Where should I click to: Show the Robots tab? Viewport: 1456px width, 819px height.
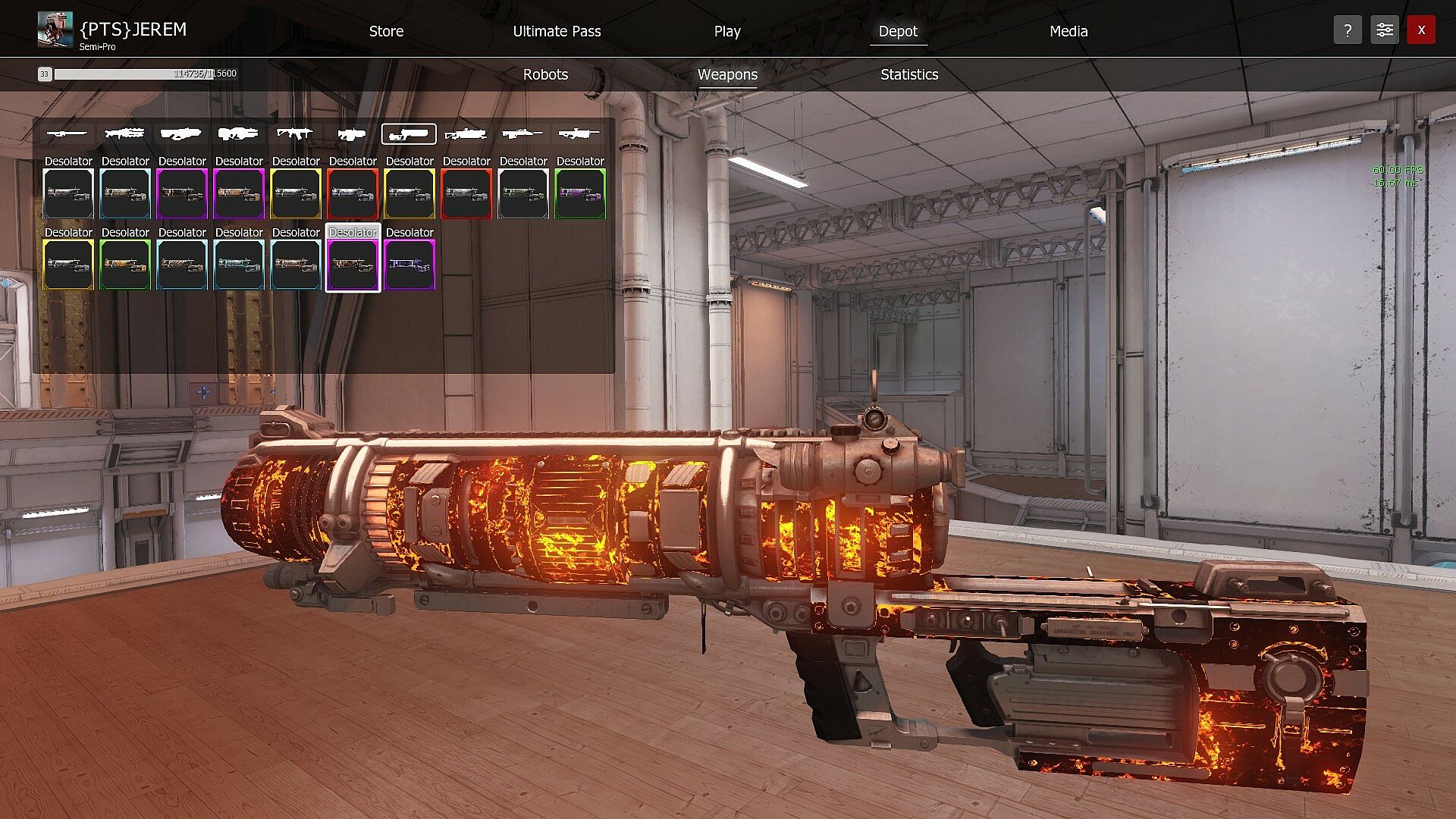(x=545, y=74)
